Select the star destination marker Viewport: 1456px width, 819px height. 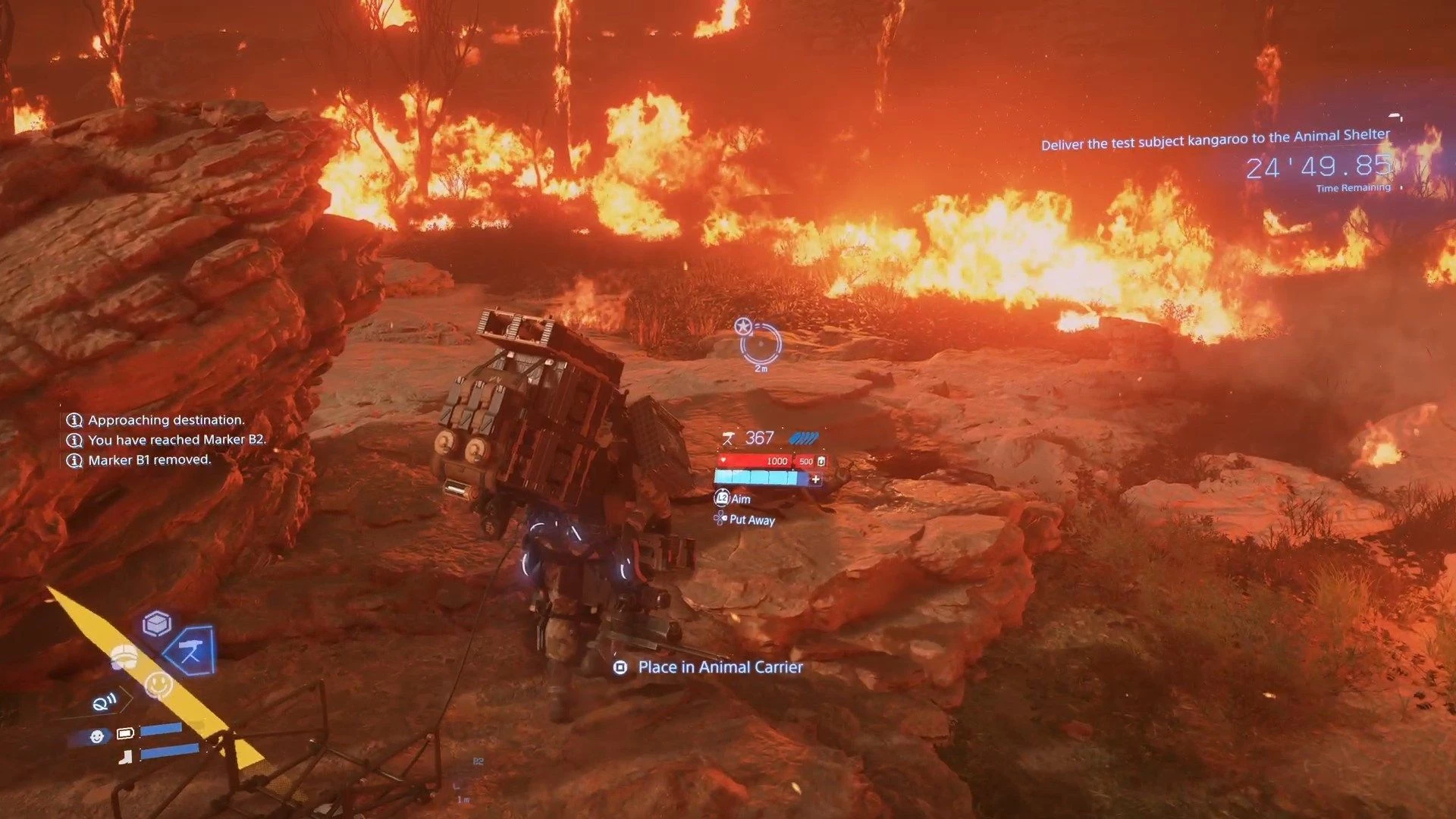pyautogui.click(x=743, y=327)
